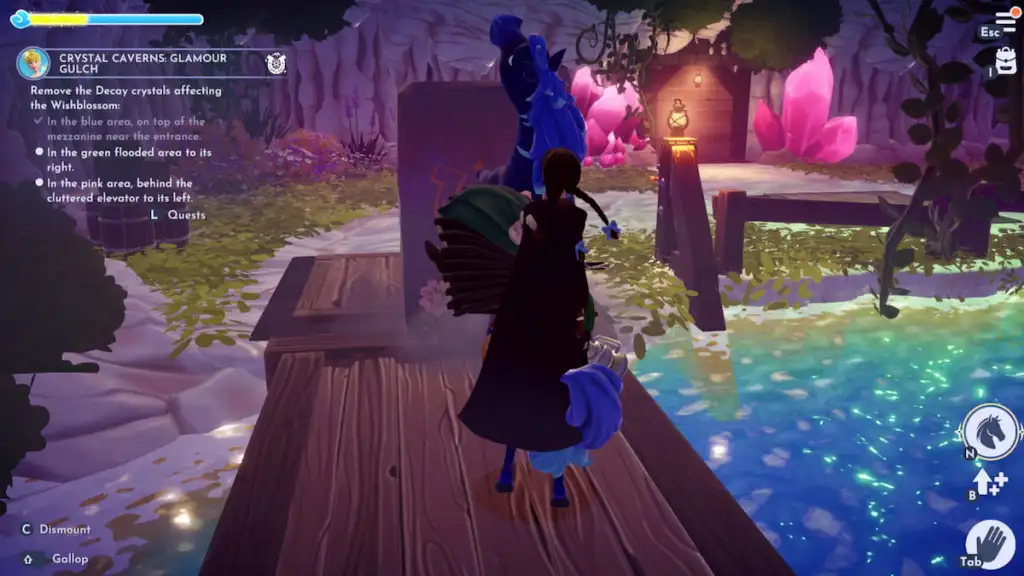
Task: Click the quest badge emblem icon
Action: 276,64
